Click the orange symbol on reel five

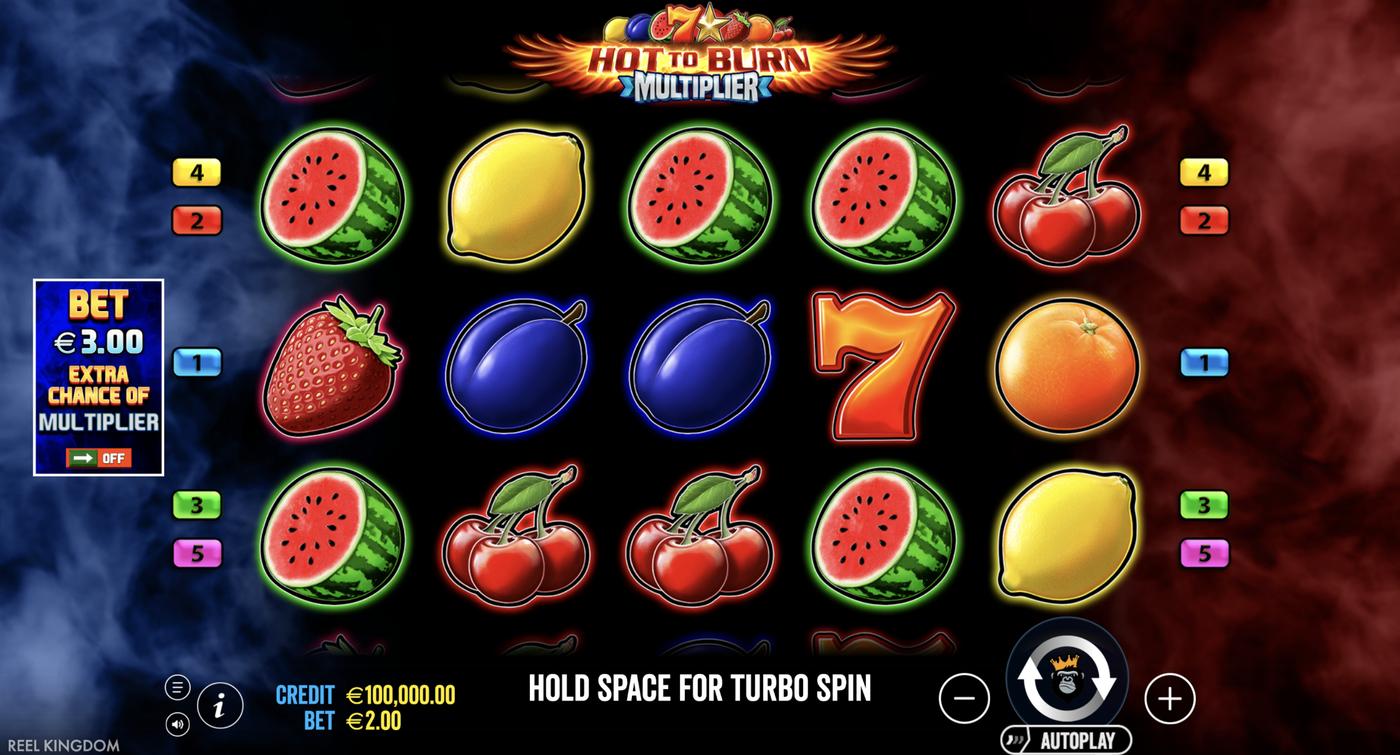(1066, 363)
